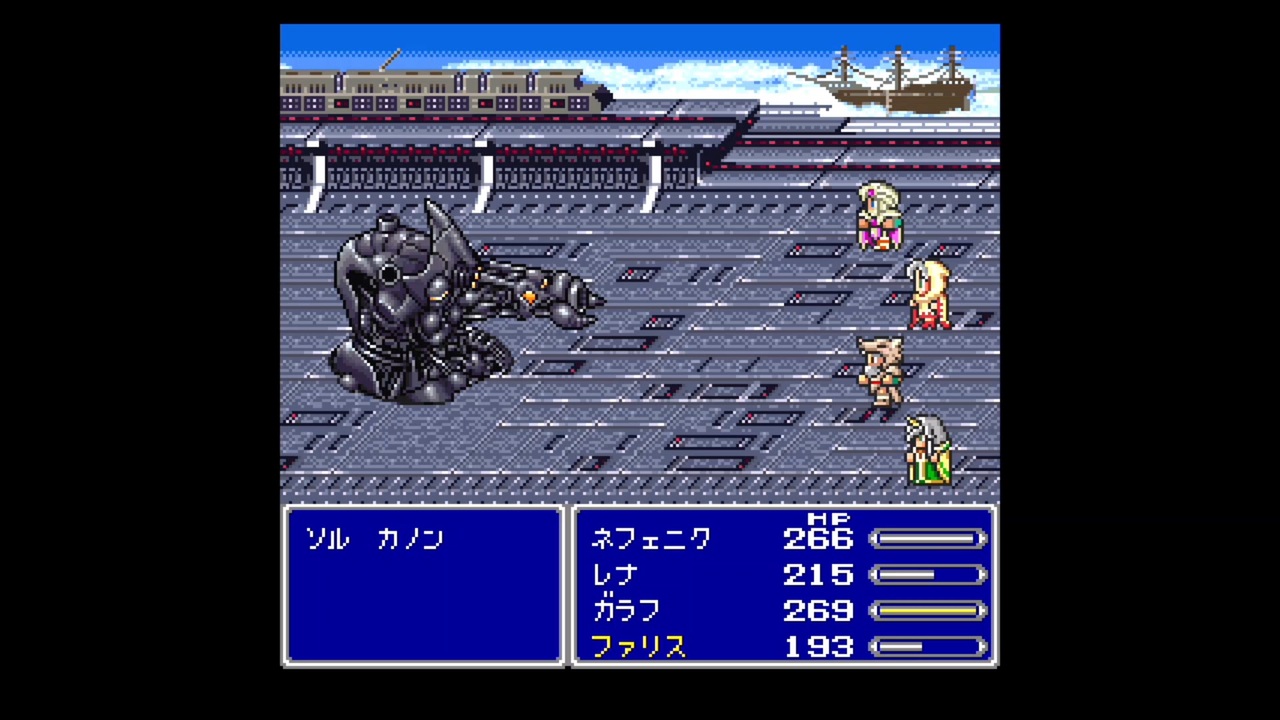Click the name レナ in the status list
Image resolution: width=1280 pixels, height=720 pixels.
click(x=614, y=575)
